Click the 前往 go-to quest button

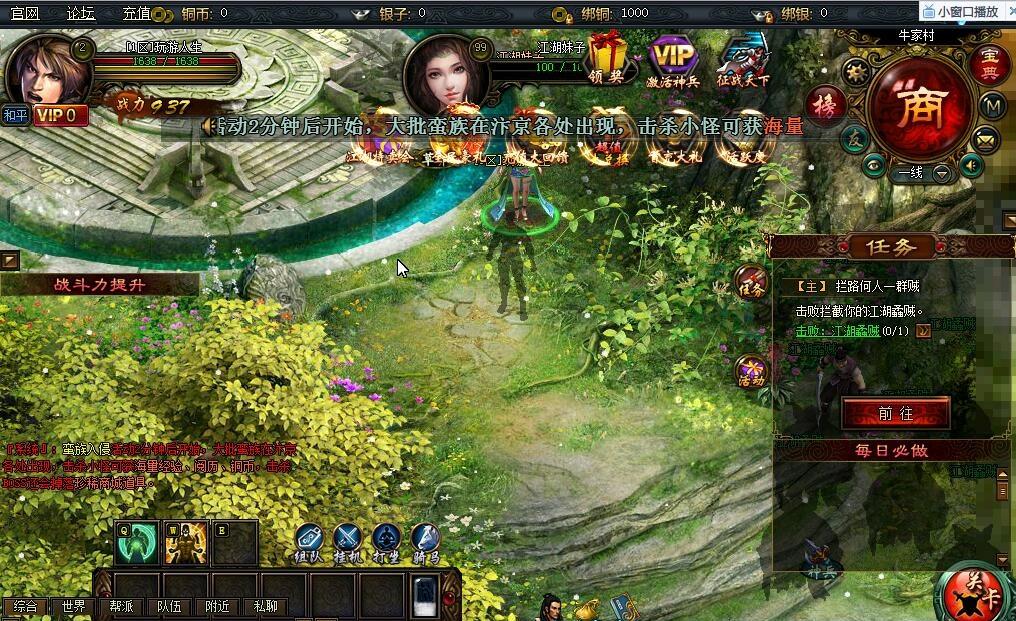pos(896,413)
